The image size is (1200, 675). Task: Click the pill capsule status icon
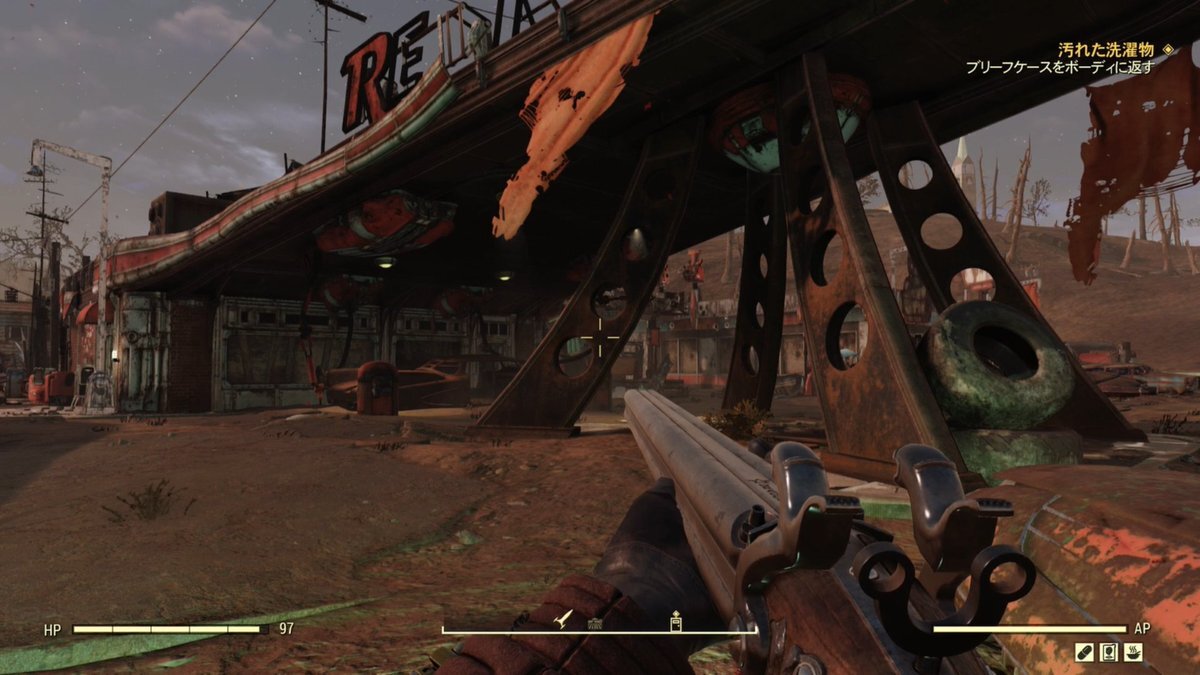click(1084, 652)
